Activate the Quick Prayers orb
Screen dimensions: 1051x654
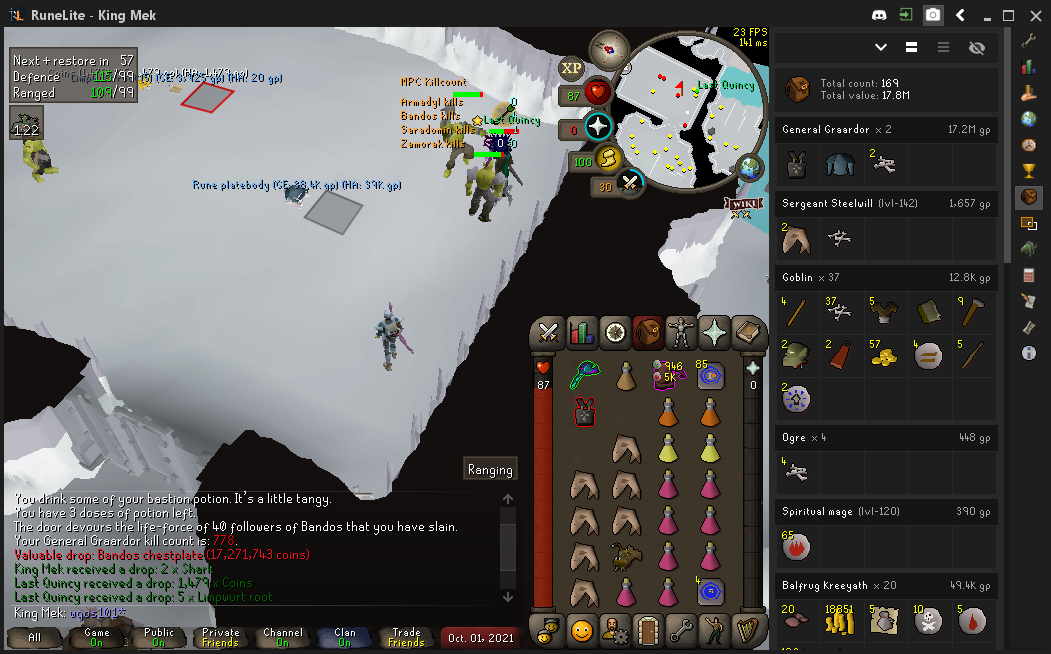598,128
